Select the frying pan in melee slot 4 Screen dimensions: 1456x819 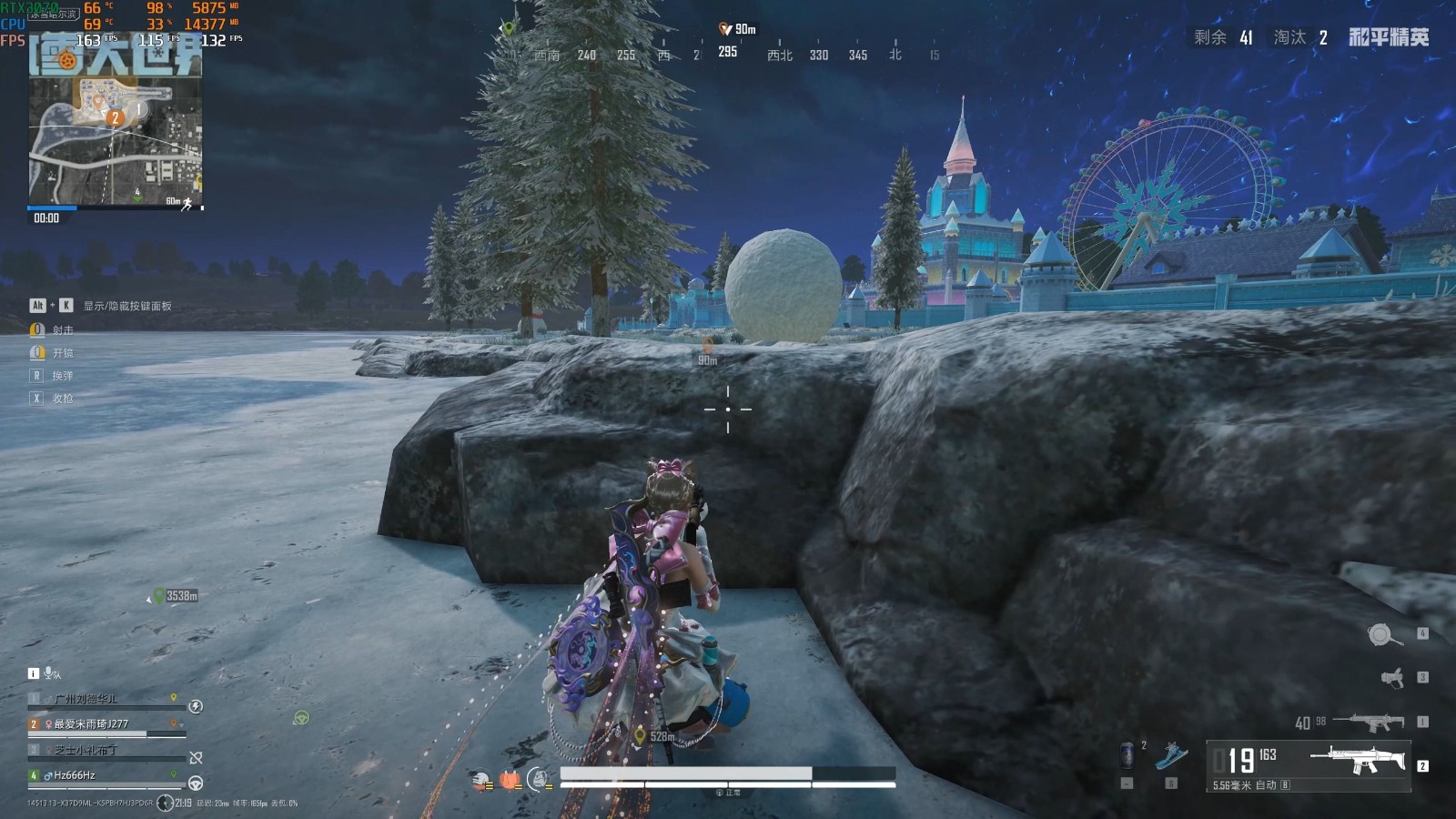(1381, 635)
